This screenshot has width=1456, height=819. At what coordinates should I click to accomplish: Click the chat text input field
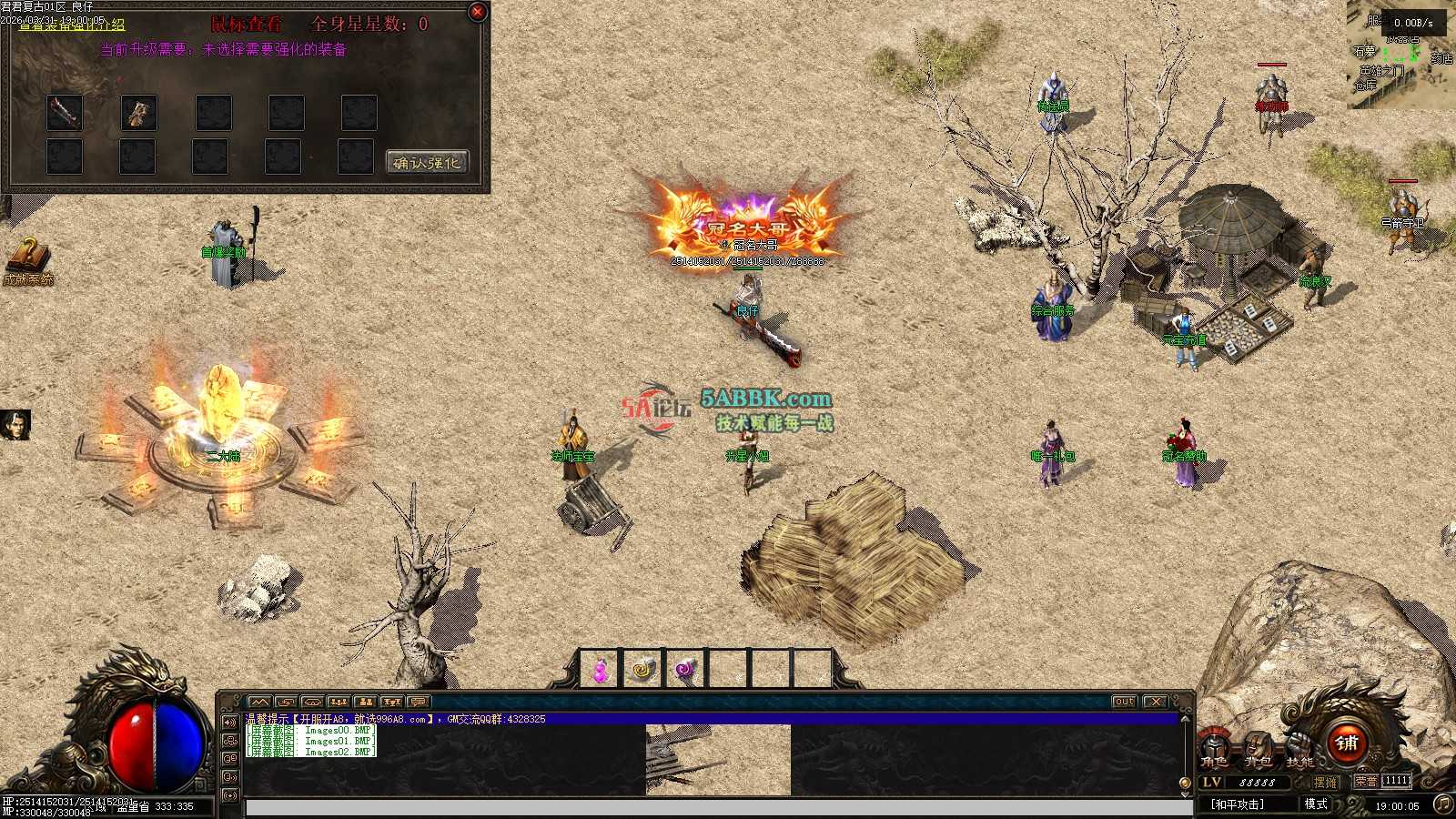tap(719, 808)
